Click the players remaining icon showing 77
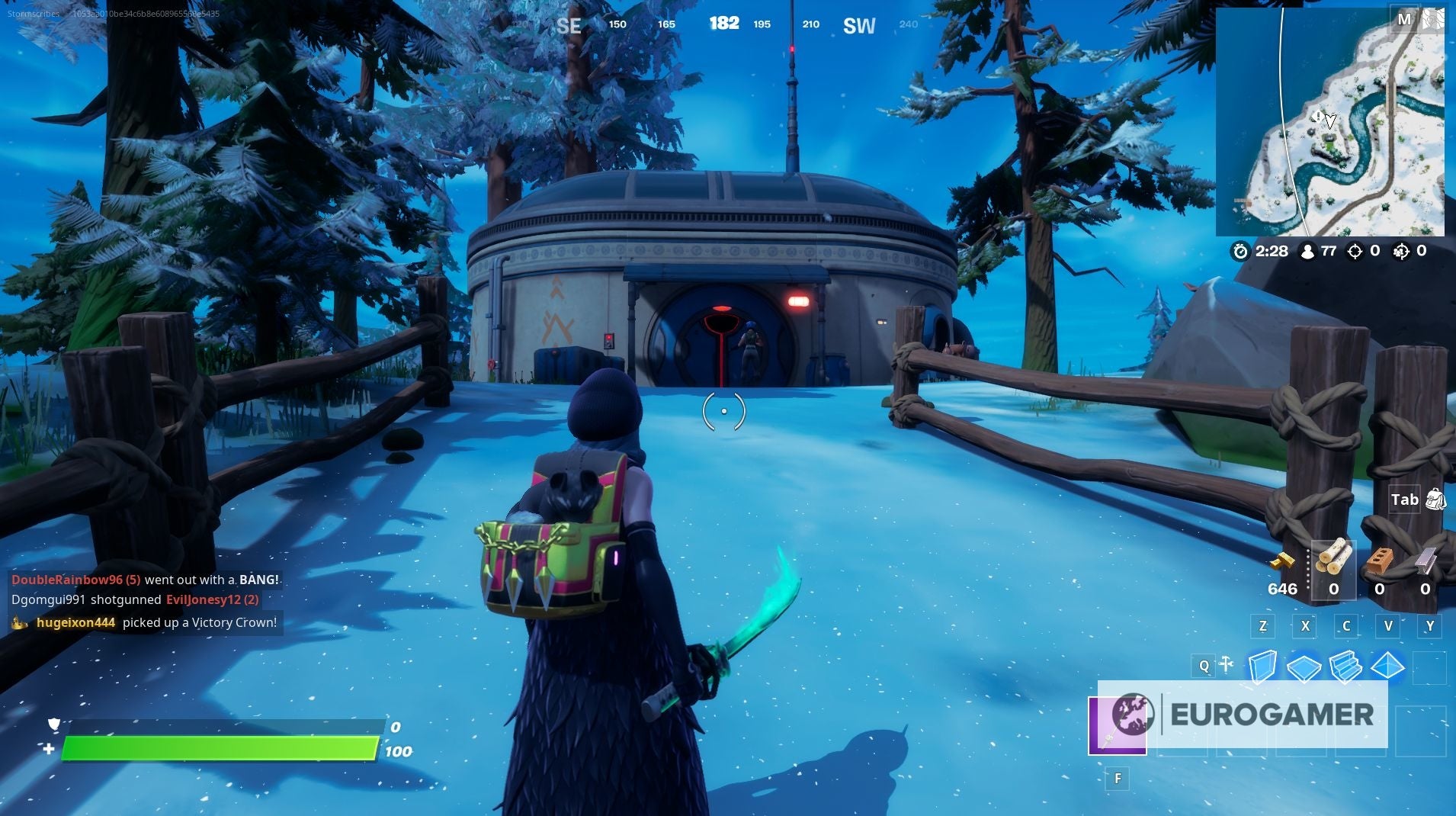Screen dimensions: 1456x816 pyautogui.click(x=1308, y=252)
